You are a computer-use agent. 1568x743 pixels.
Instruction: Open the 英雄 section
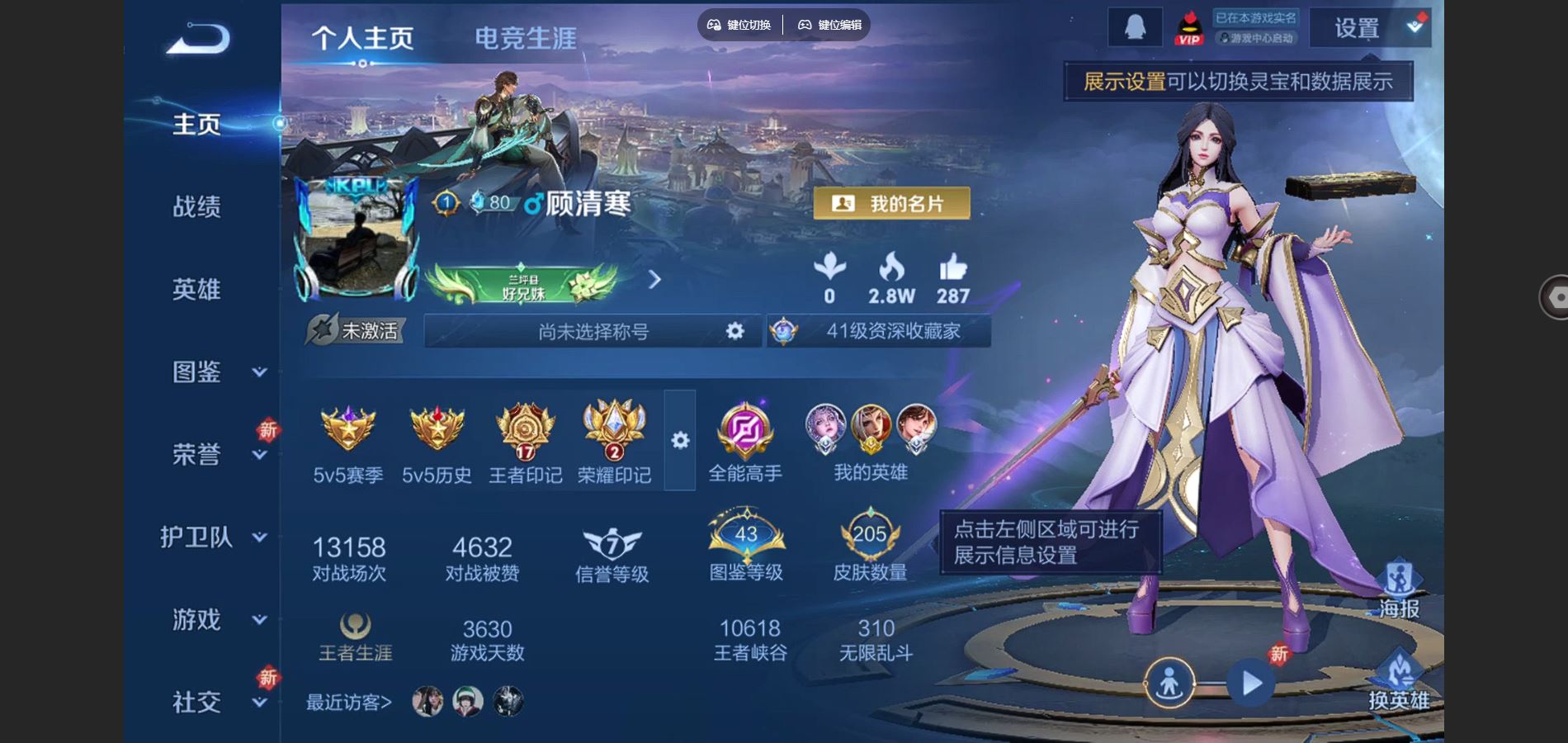[196, 289]
